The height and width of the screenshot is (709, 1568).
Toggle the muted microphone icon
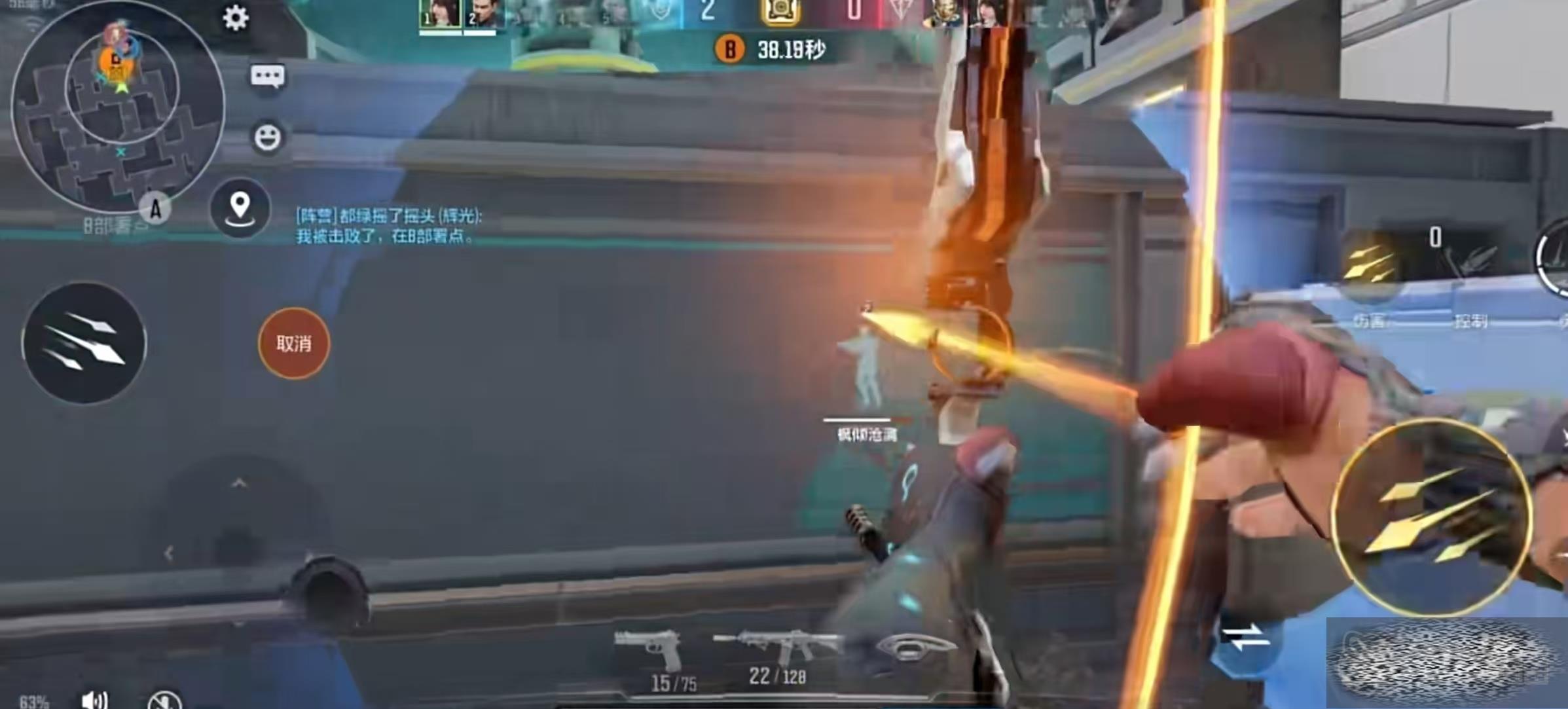pyautogui.click(x=164, y=700)
